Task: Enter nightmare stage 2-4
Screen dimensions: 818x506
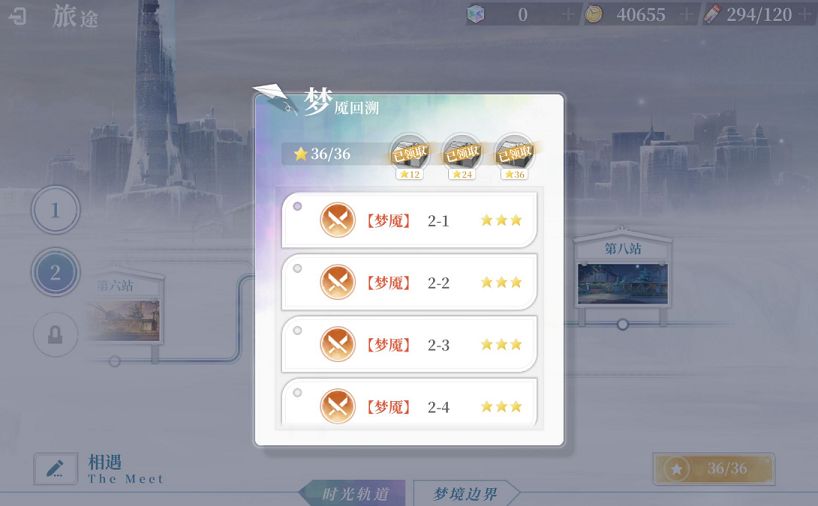Action: tap(409, 405)
